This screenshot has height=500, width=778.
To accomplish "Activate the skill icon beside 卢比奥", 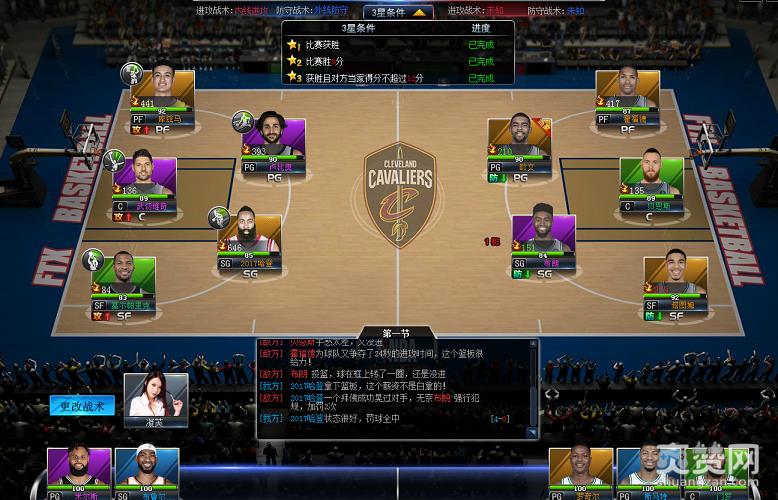I will point(243,121).
